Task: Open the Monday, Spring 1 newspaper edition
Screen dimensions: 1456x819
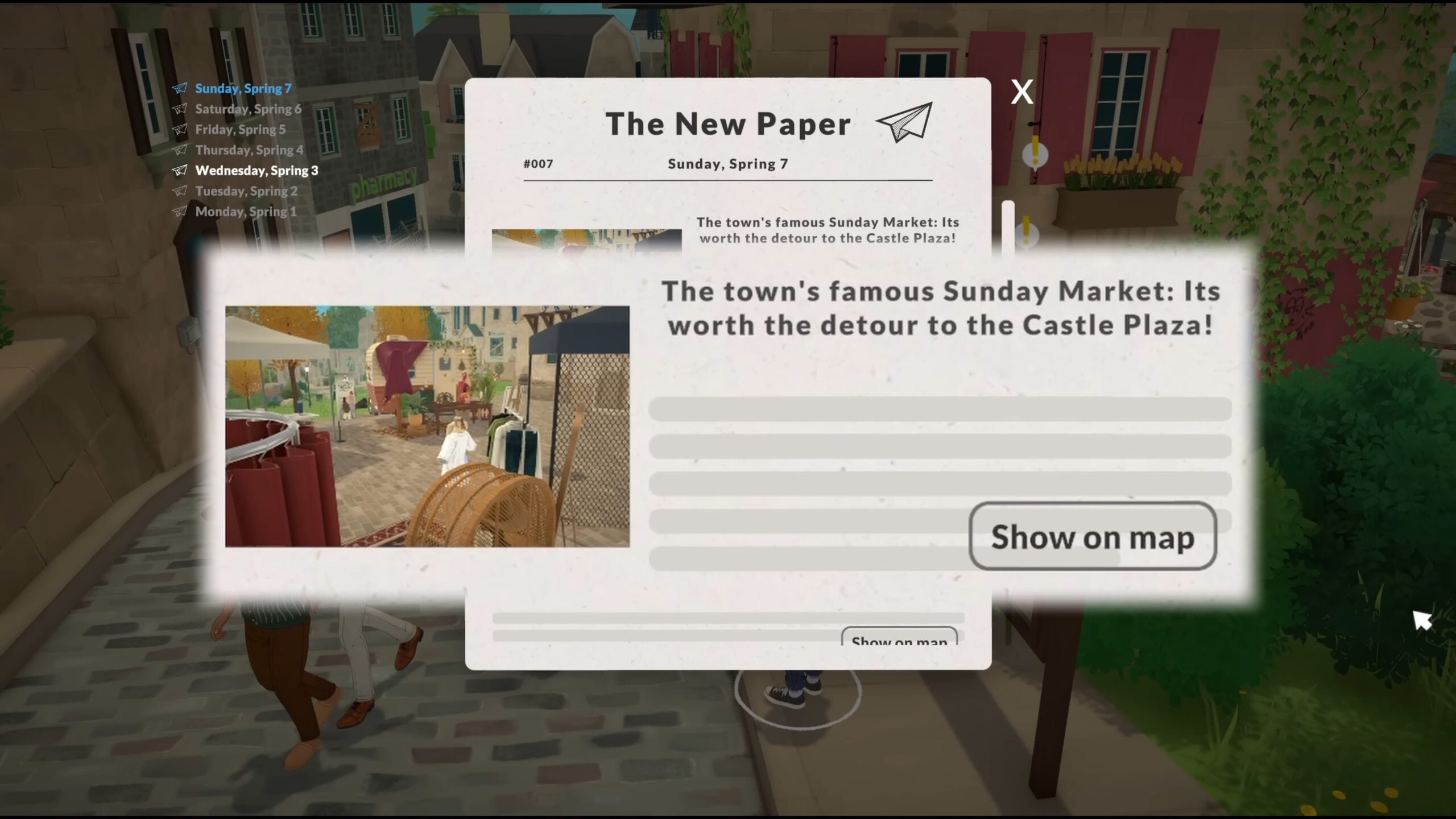Action: pyautogui.click(x=245, y=212)
